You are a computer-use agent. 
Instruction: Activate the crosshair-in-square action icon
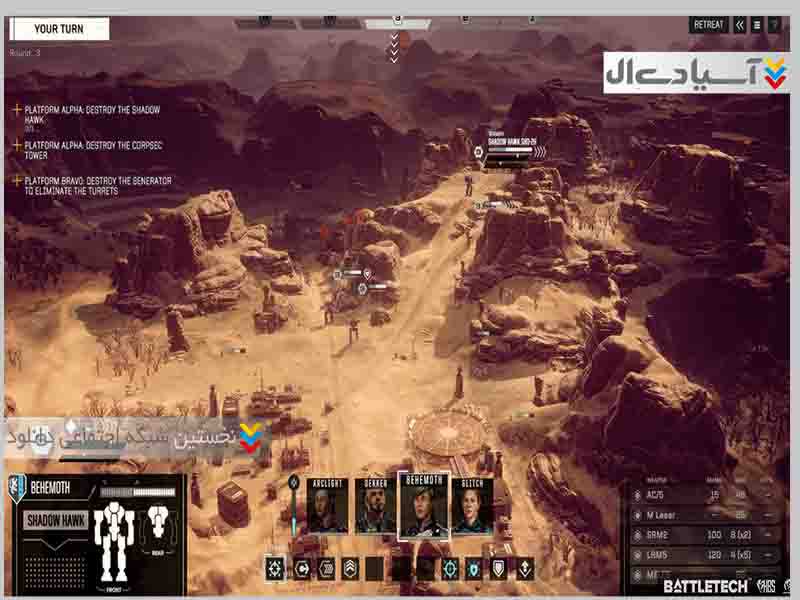point(275,569)
